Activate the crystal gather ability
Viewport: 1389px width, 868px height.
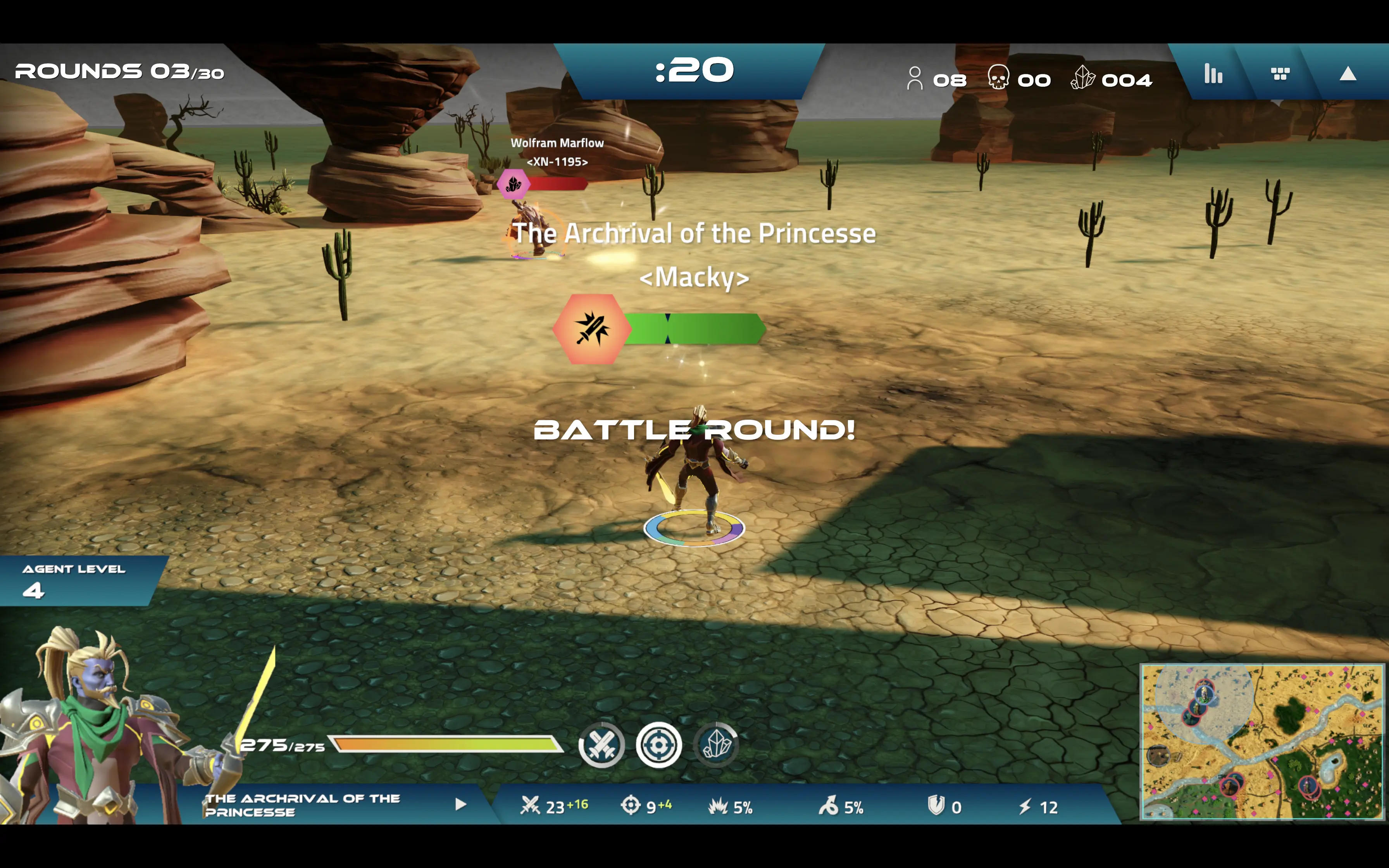point(717,745)
